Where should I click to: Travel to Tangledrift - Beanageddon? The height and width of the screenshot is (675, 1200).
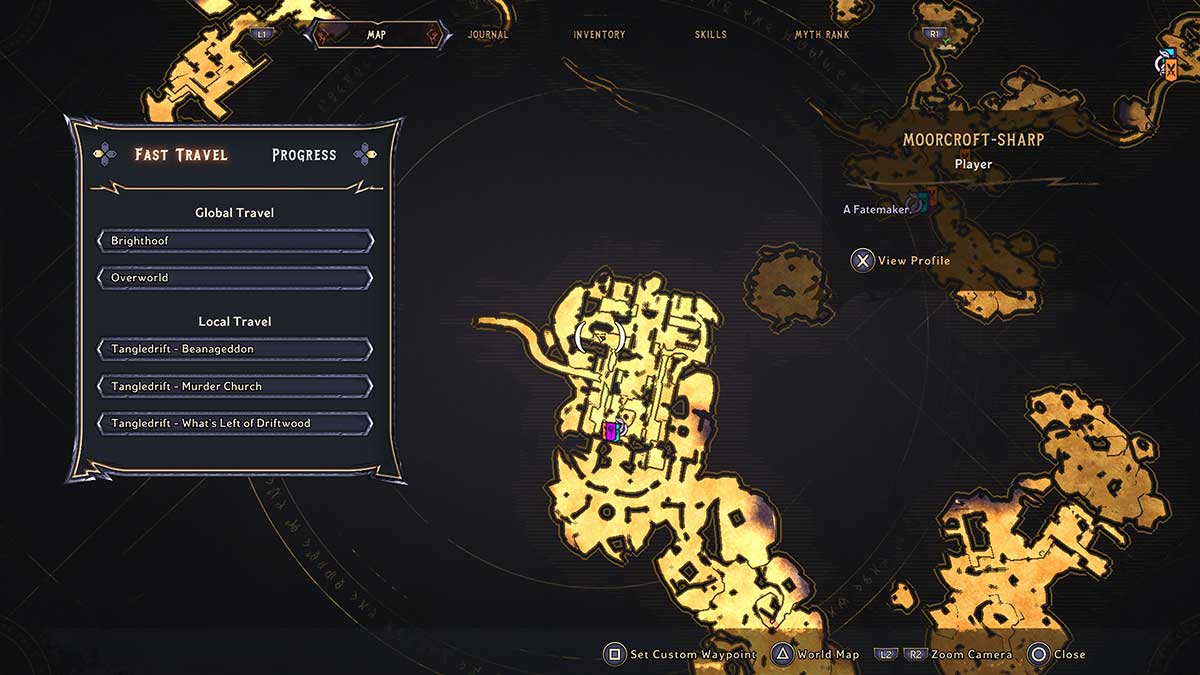pos(235,349)
